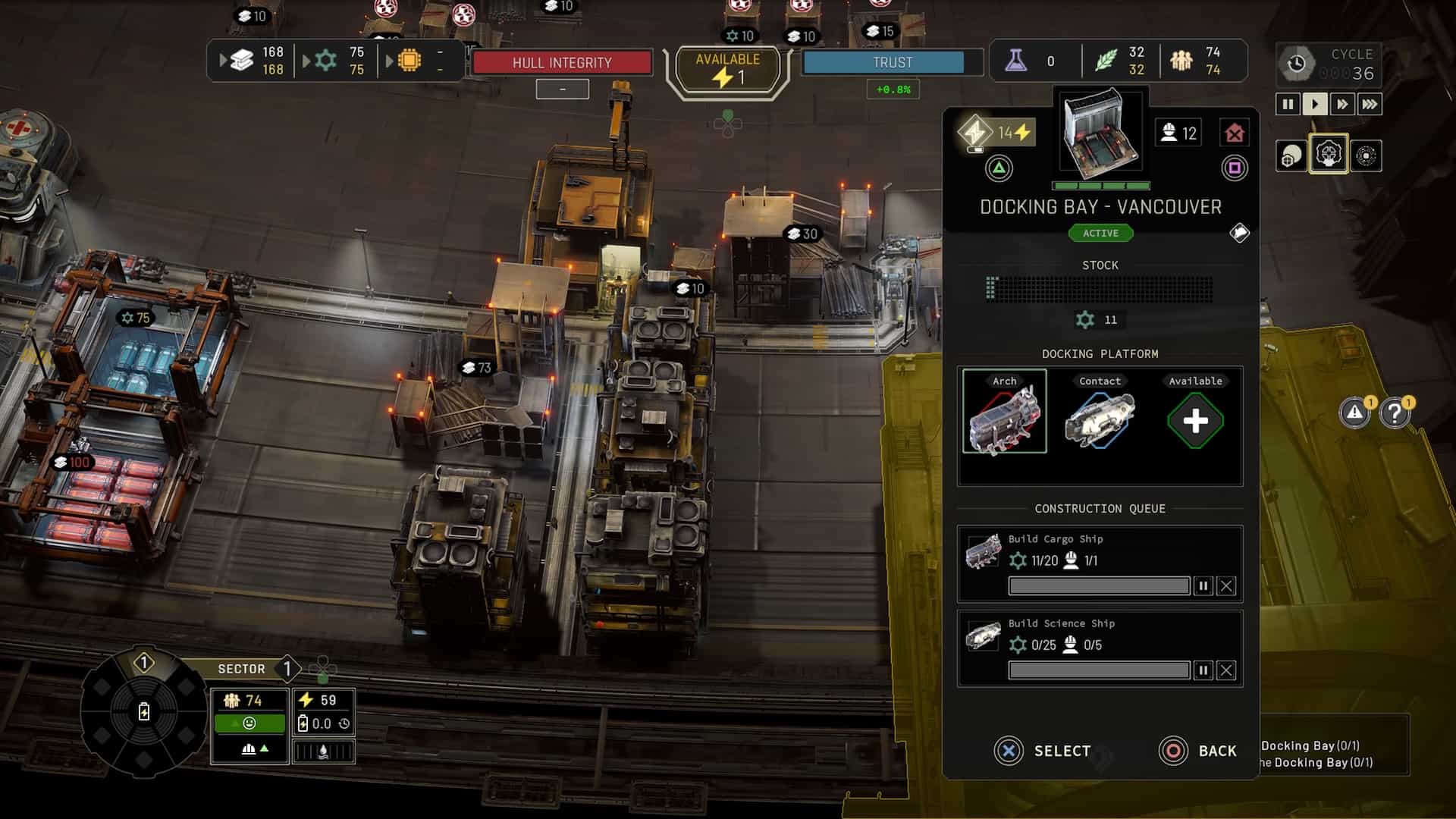The width and height of the screenshot is (1456, 819).
Task: Select the Arch ship docking platform
Action: pyautogui.click(x=1004, y=412)
